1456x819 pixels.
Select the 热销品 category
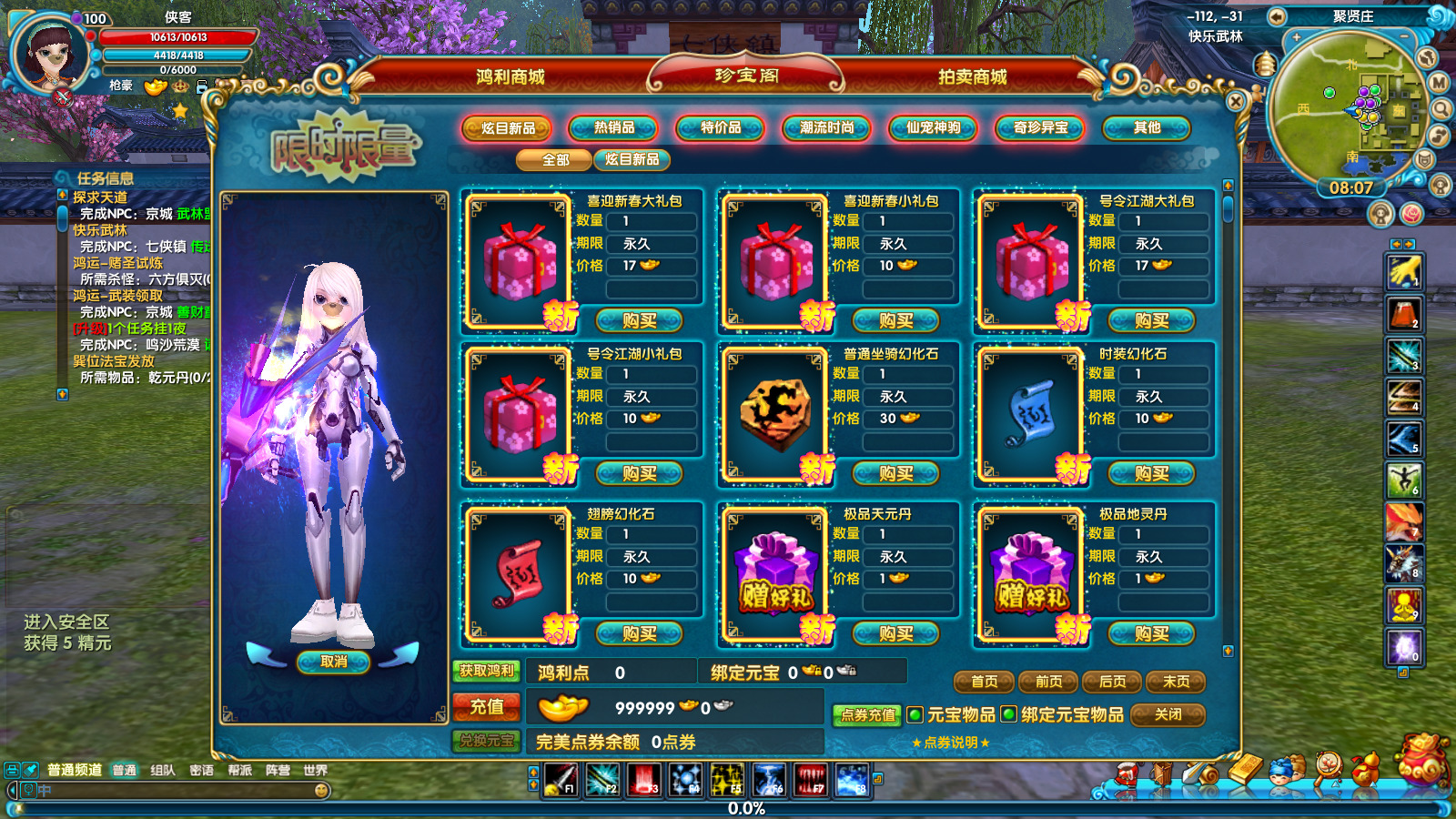pyautogui.click(x=614, y=128)
